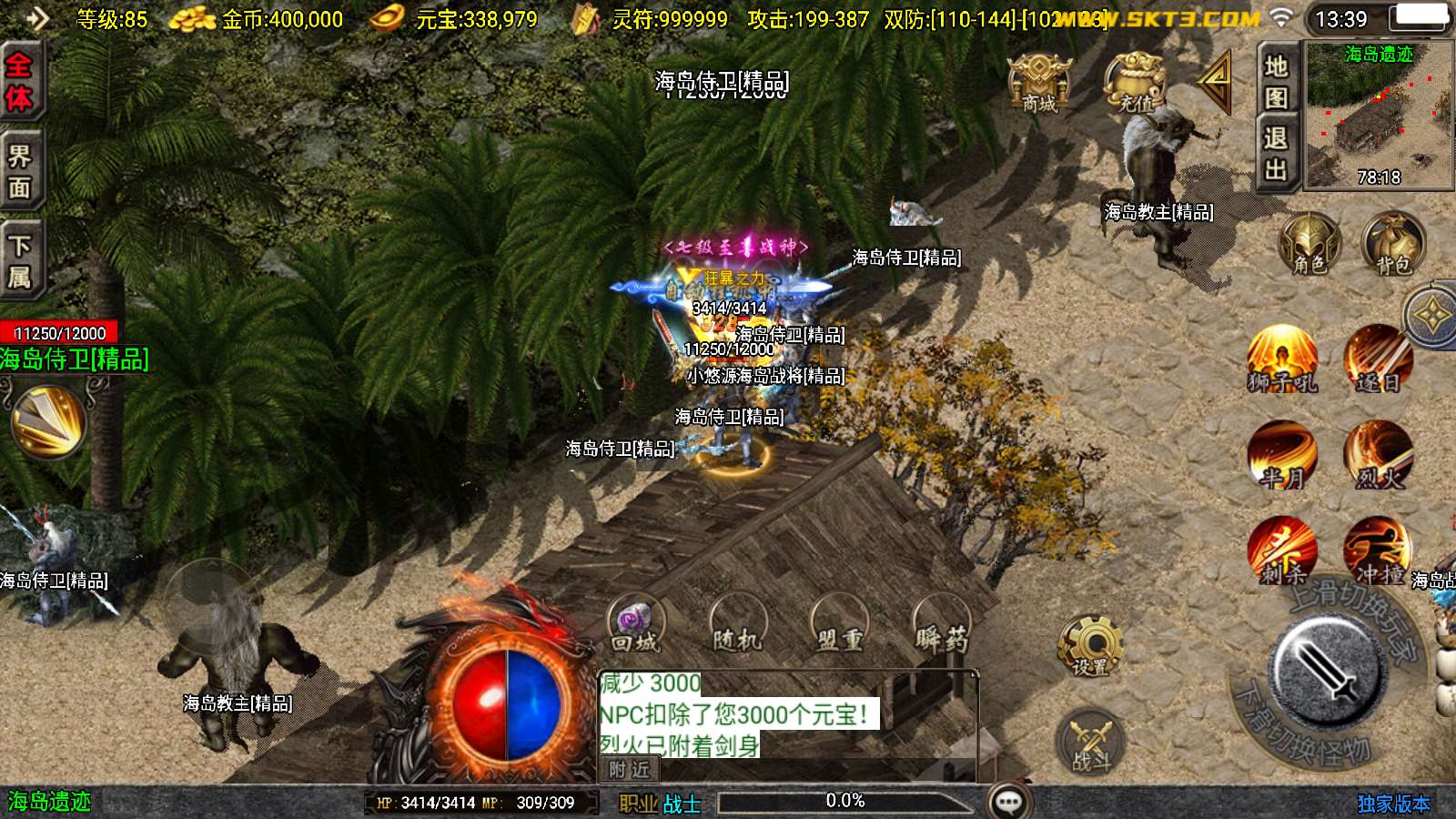
Task: Open the 角色 character sheet
Action: click(1309, 244)
